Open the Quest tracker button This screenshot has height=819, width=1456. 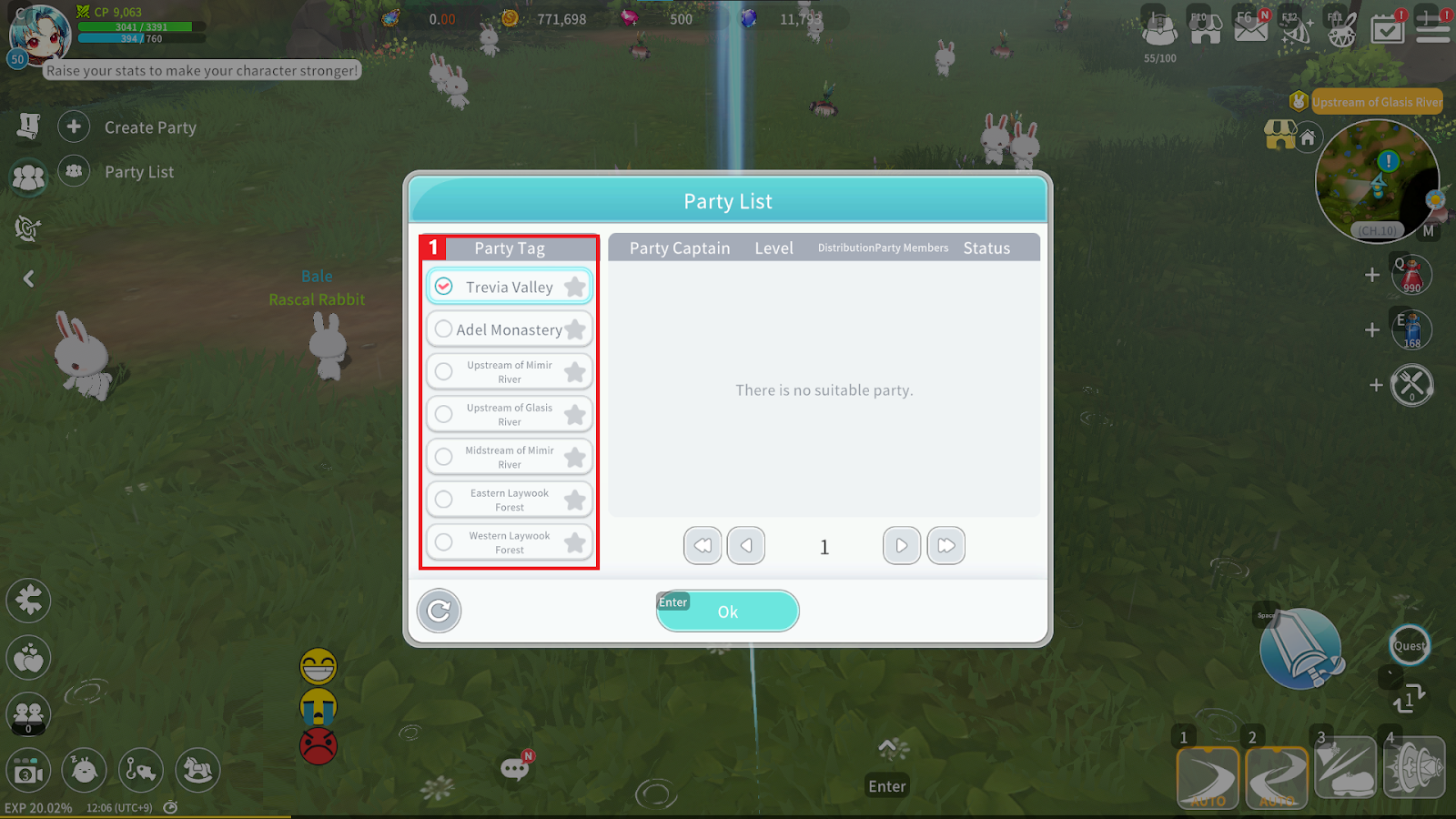point(1410,646)
